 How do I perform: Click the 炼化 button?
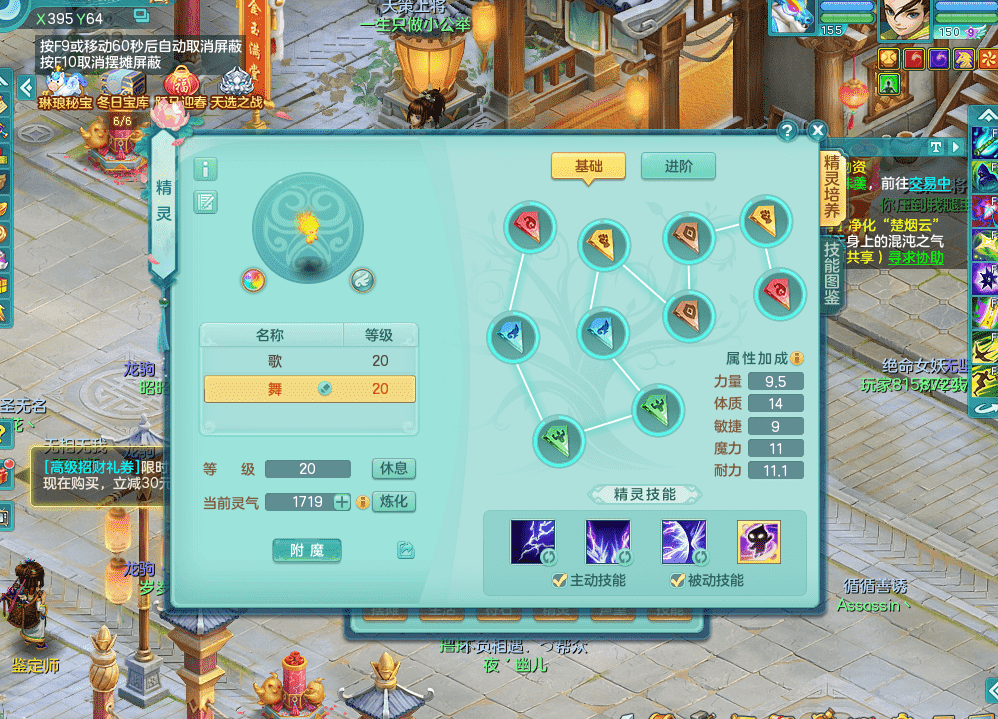point(393,502)
